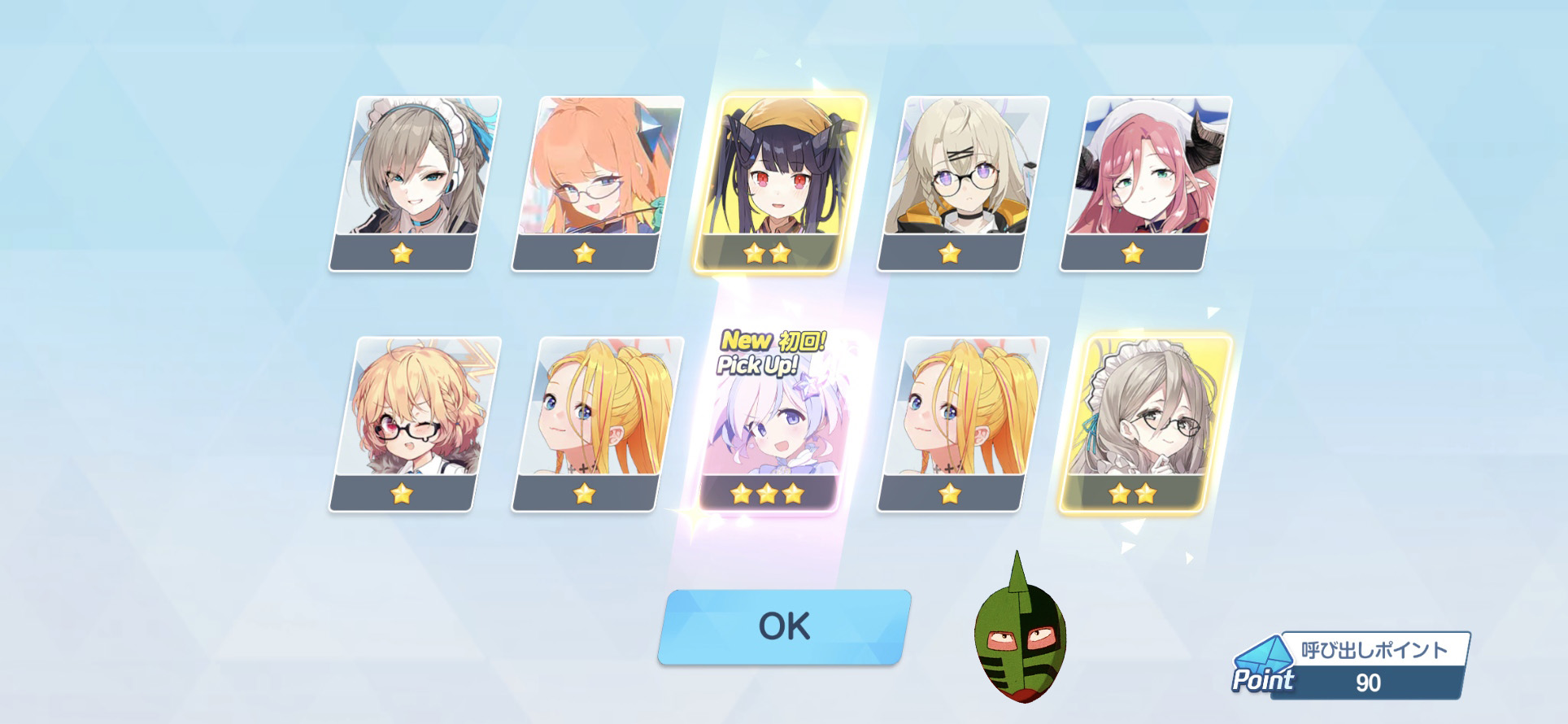Choose the two-star black twin-tail horned girl card
Image resolution: width=1568 pixels, height=724 pixels.
[778, 182]
